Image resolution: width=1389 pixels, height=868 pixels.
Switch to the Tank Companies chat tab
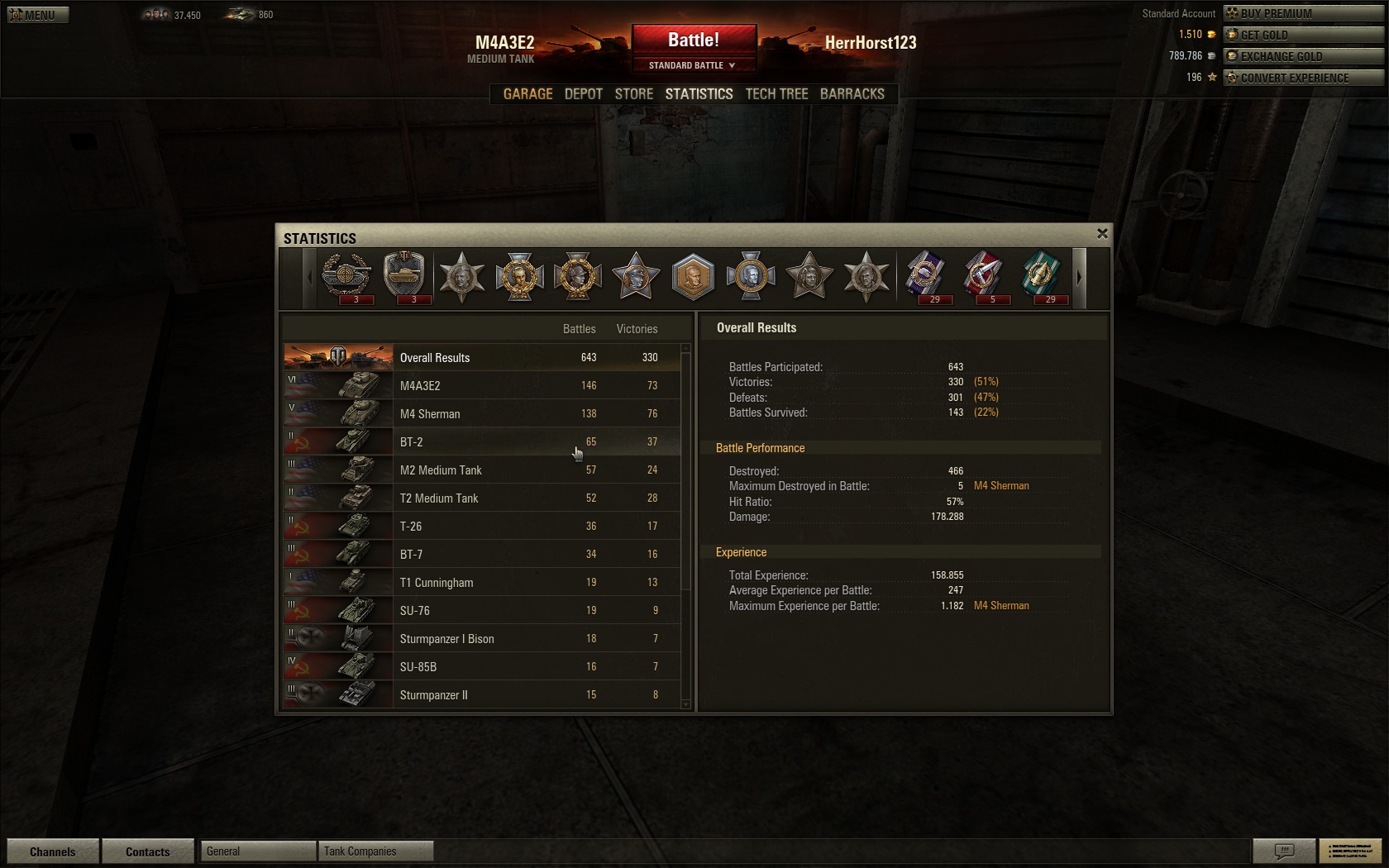[375, 851]
